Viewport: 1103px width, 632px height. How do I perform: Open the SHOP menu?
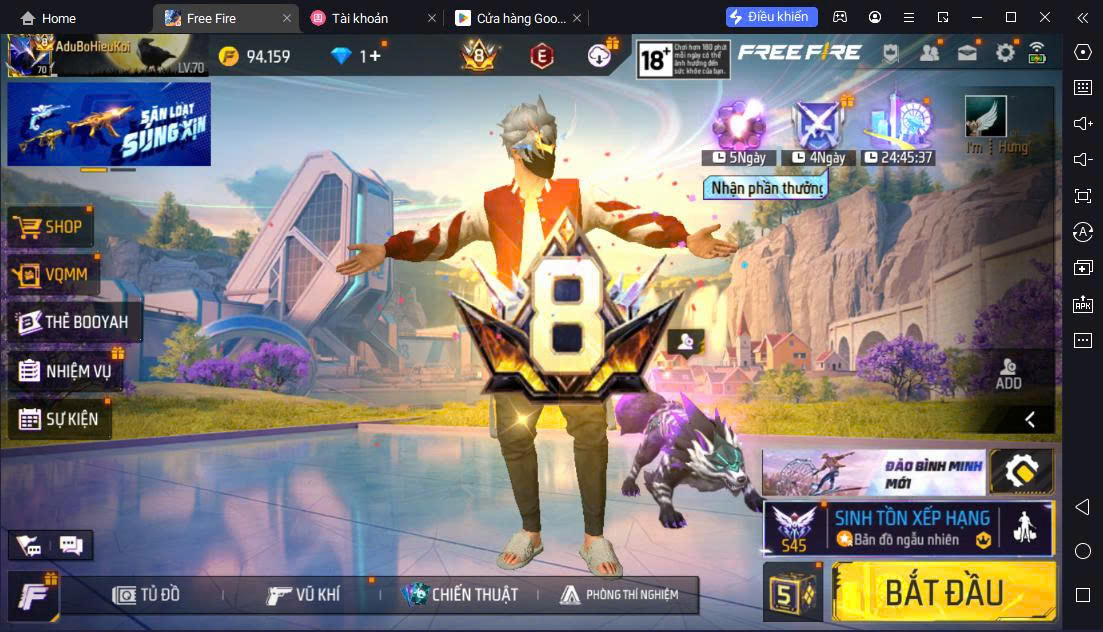tap(50, 227)
